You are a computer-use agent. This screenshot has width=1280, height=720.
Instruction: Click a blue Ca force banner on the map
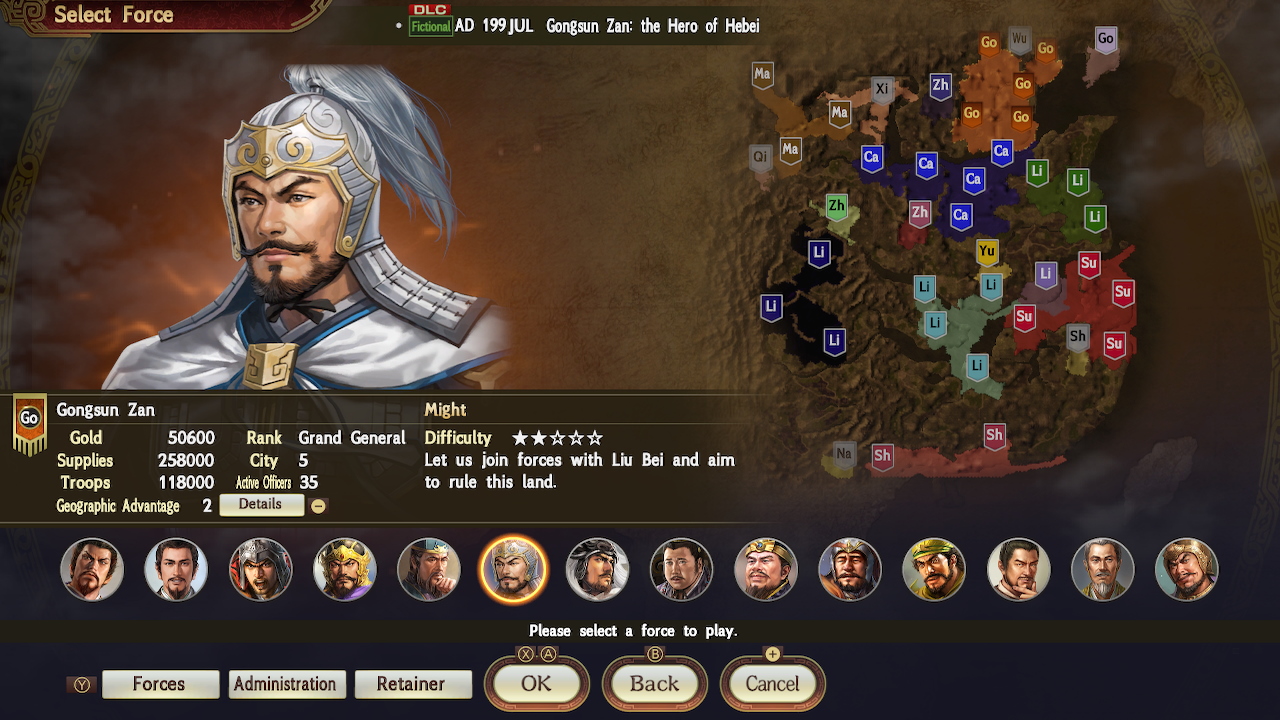(871, 158)
